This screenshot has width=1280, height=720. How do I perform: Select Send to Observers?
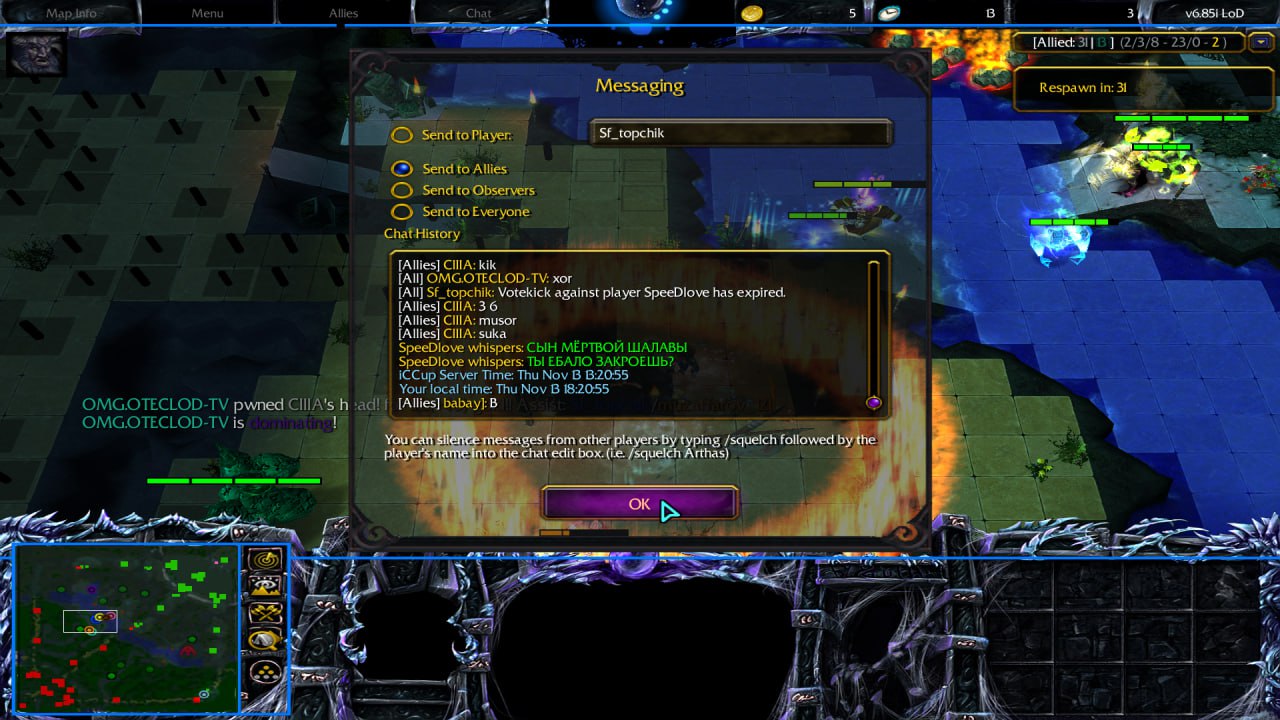pos(402,190)
